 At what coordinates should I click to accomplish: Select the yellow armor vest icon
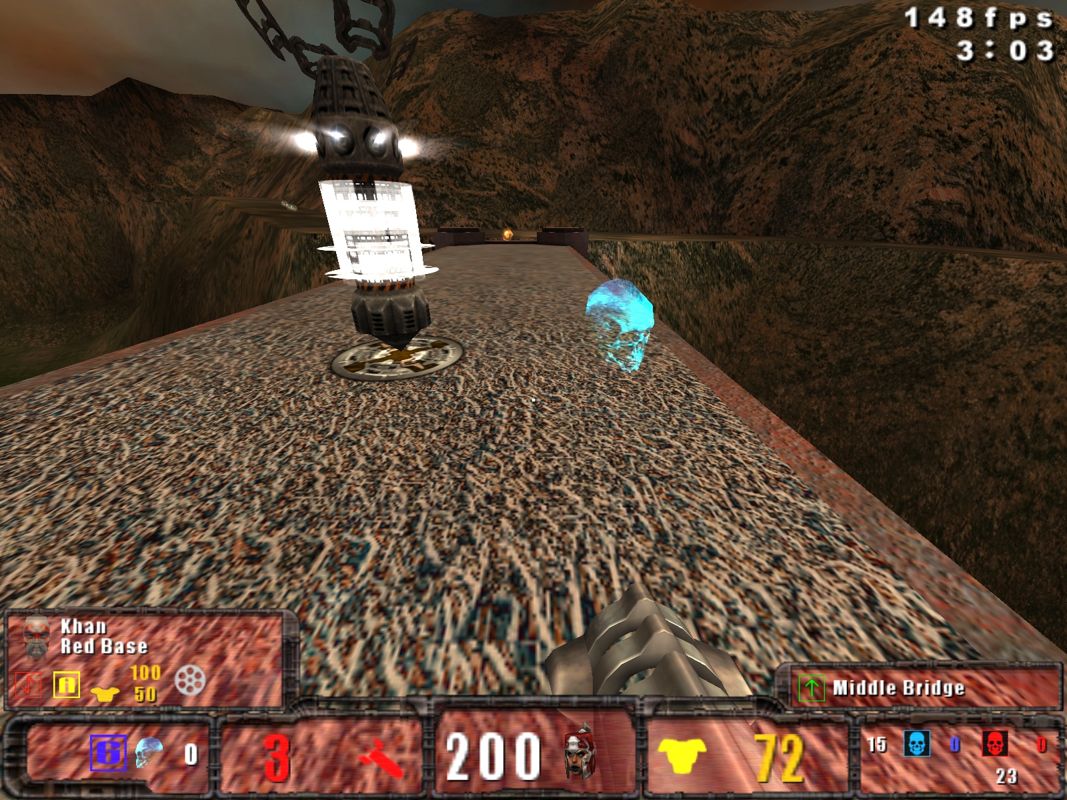coord(684,757)
